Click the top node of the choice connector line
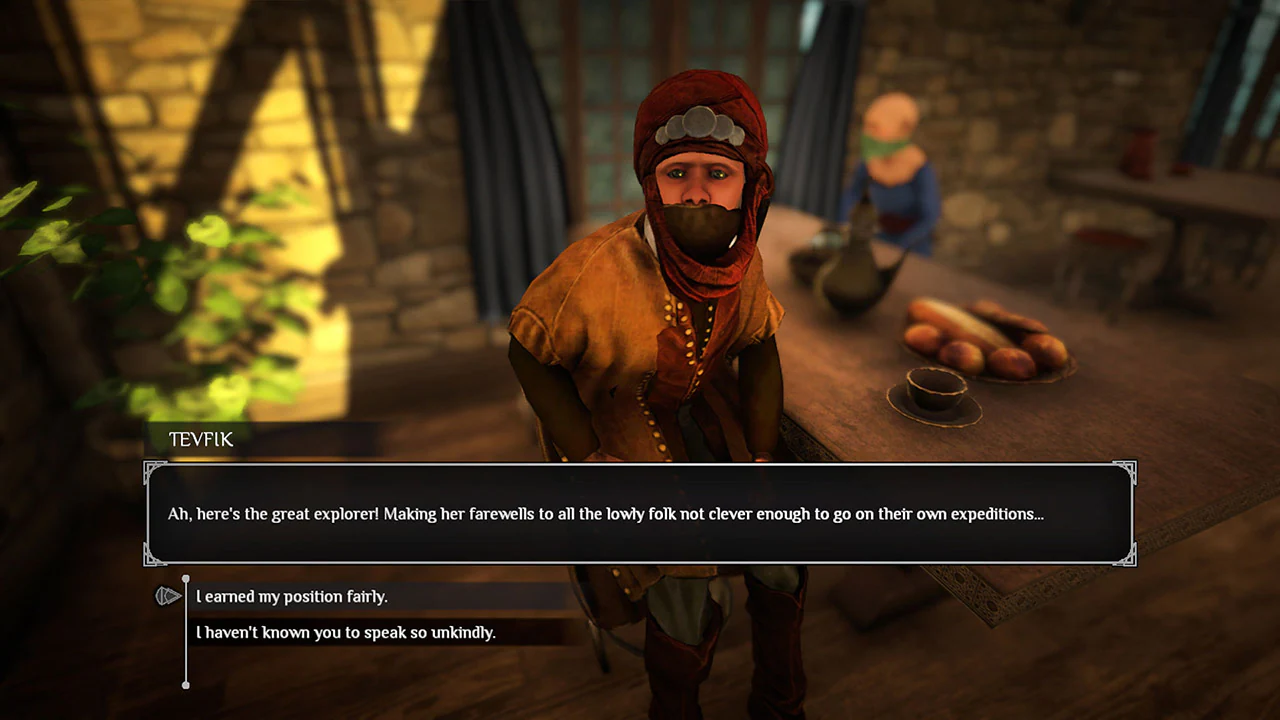This screenshot has height=720, width=1280. [x=186, y=578]
